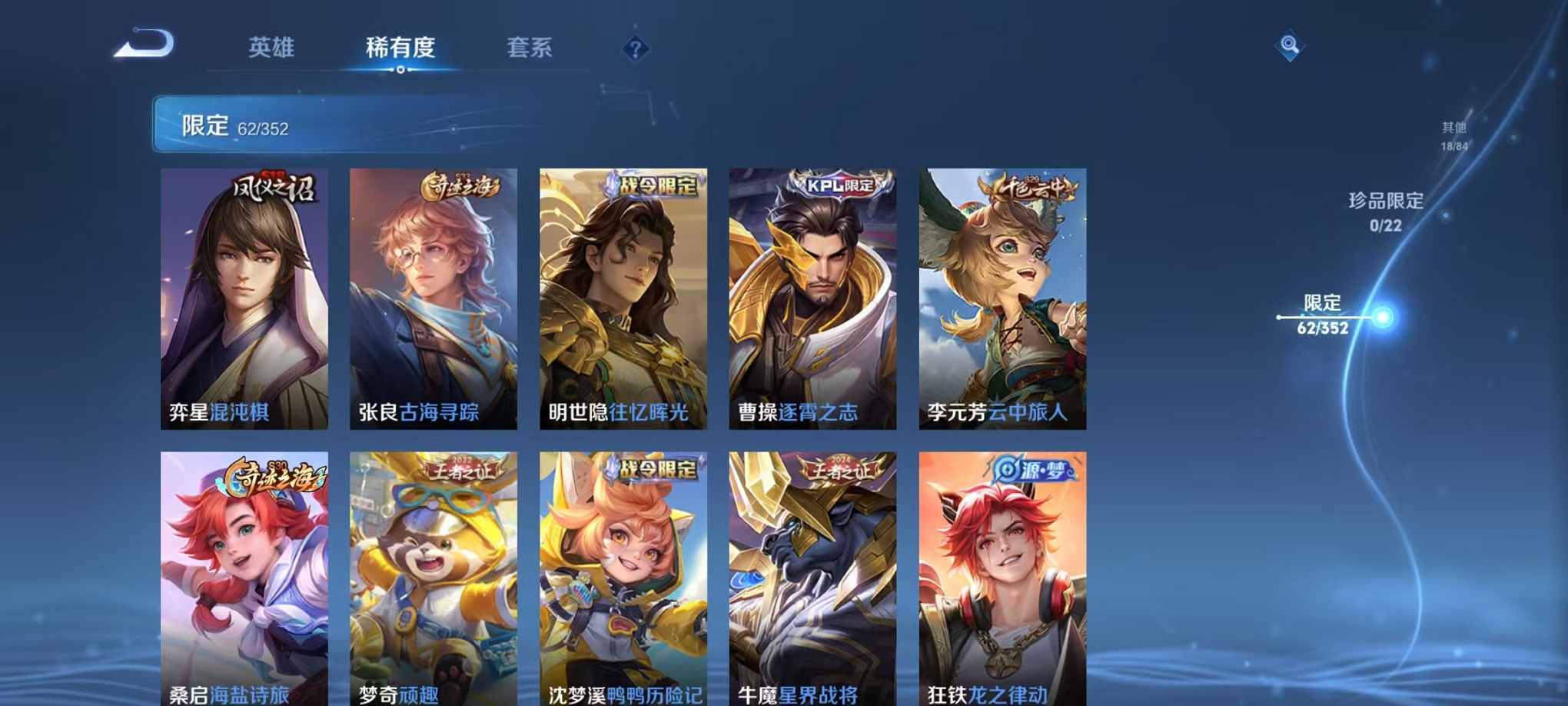Click the back arrow icon top-left
This screenshot has height=706, width=1568.
click(142, 45)
